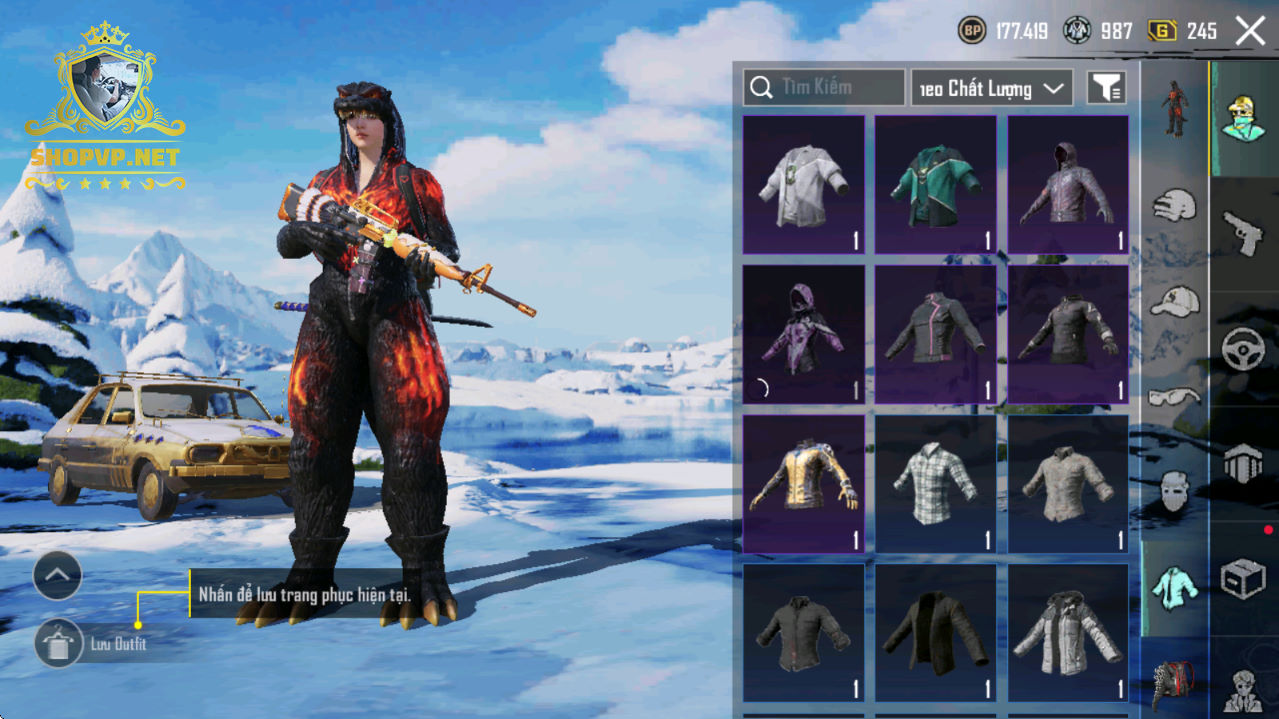1279x719 pixels.
Task: Open the crate box tab
Action: point(1244,579)
